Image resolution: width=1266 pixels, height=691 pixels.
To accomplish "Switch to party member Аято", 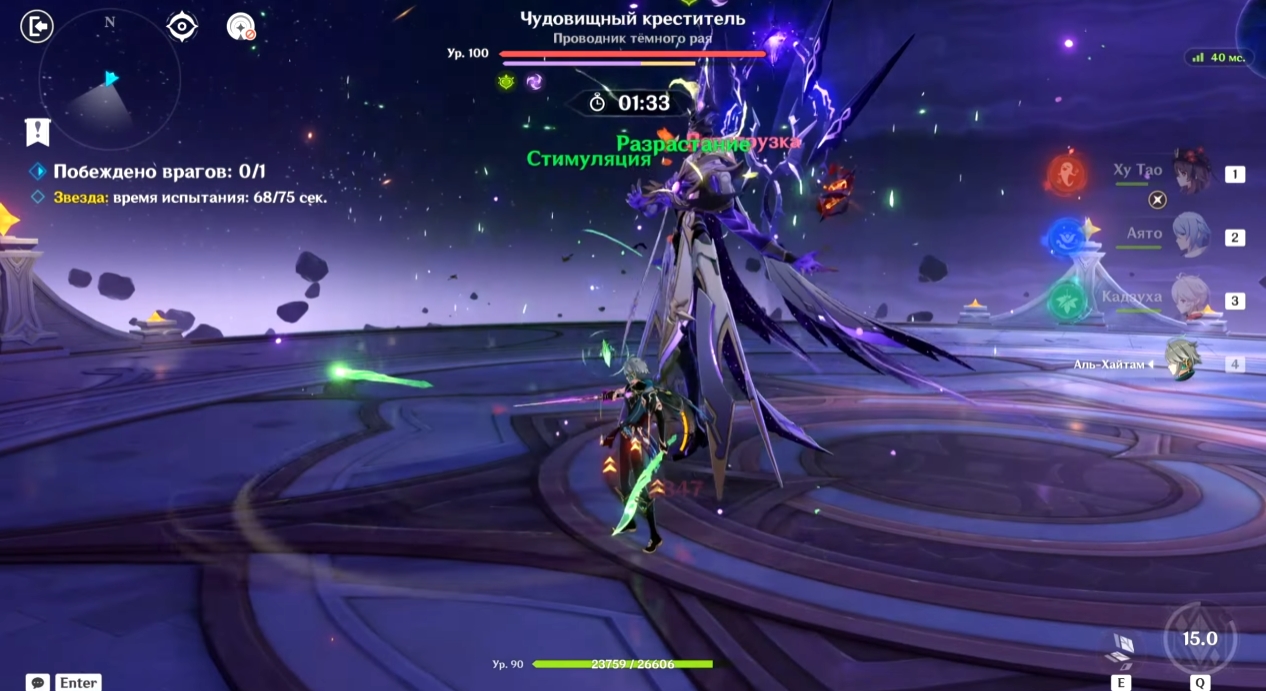I will coord(1190,236).
